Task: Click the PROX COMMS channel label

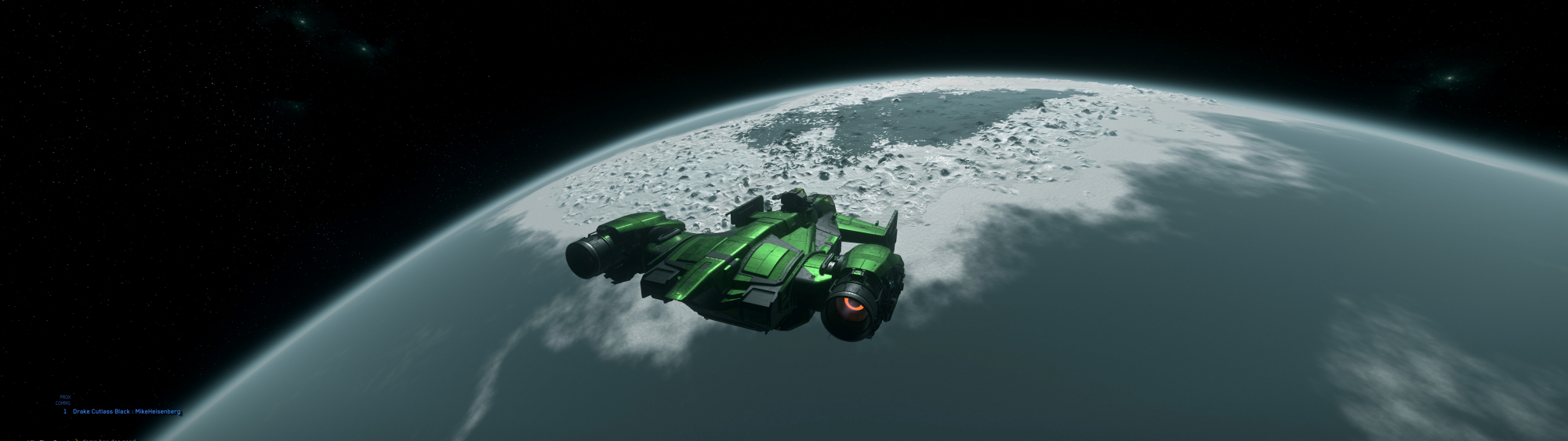Action: (64, 400)
